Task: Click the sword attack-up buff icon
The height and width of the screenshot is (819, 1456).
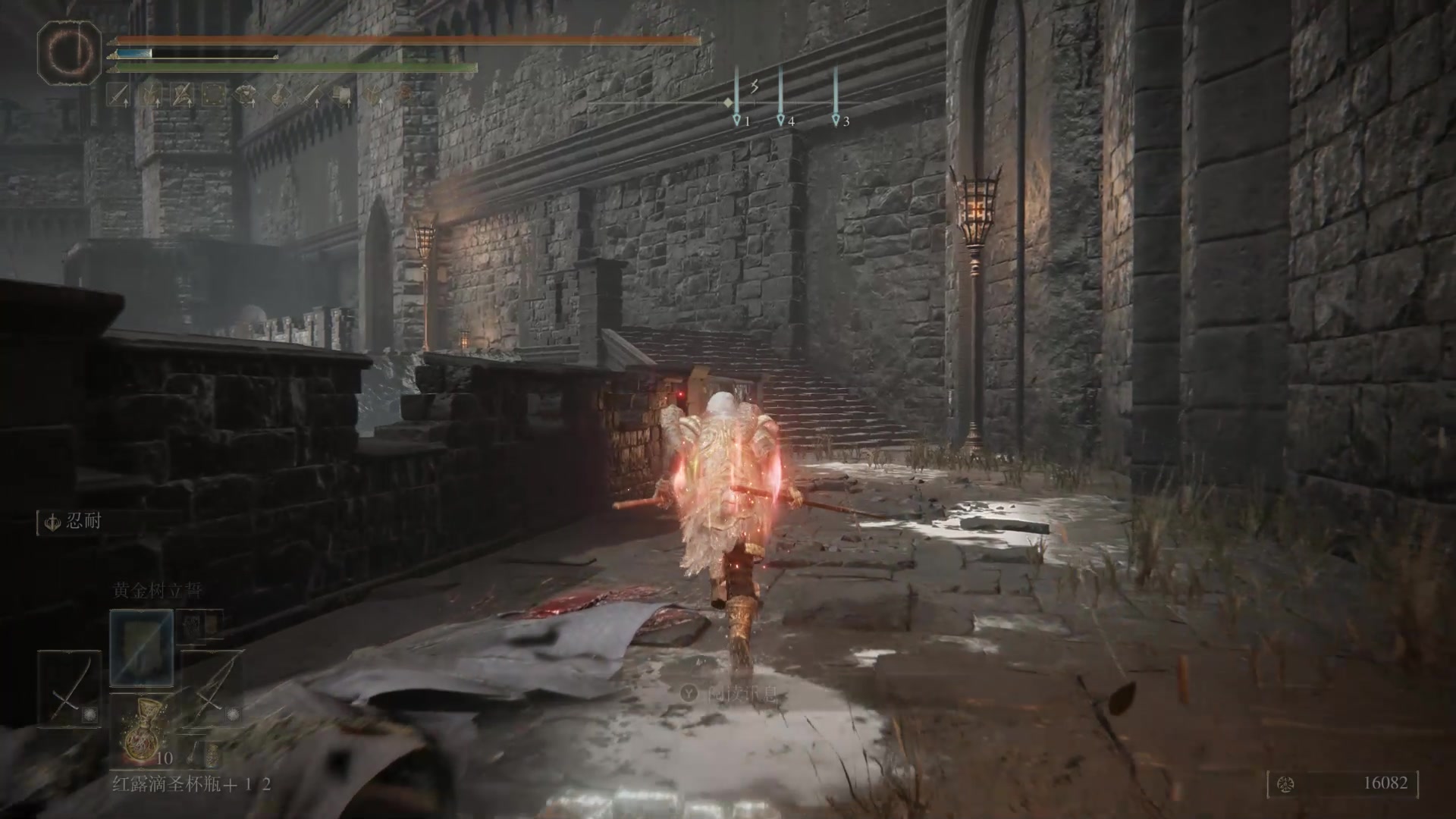Action: point(118,94)
